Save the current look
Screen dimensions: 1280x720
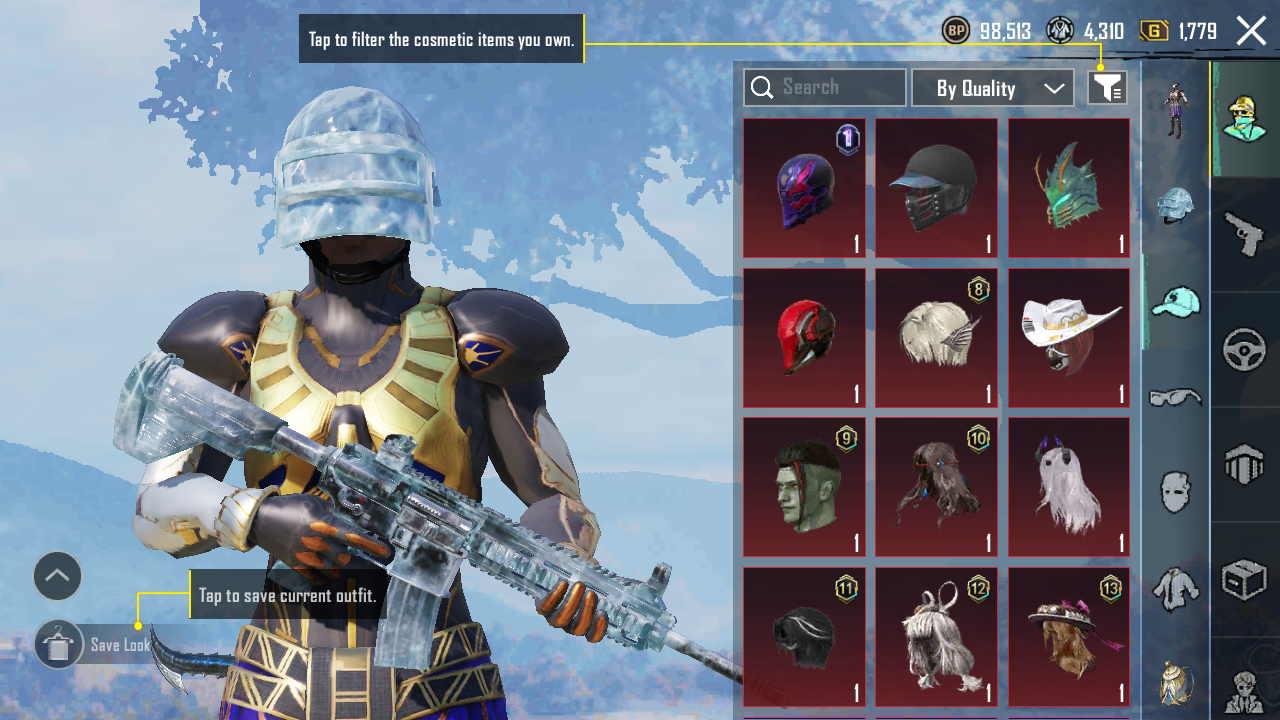(x=59, y=645)
